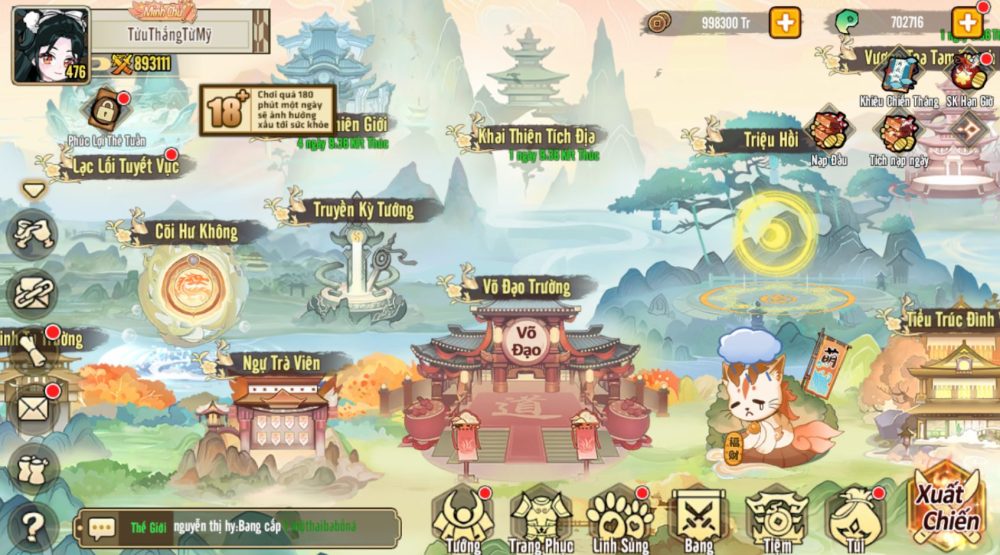Viewport: 1000px width, 555px height.
Task: Open the player avatar profile
Action: [49, 45]
